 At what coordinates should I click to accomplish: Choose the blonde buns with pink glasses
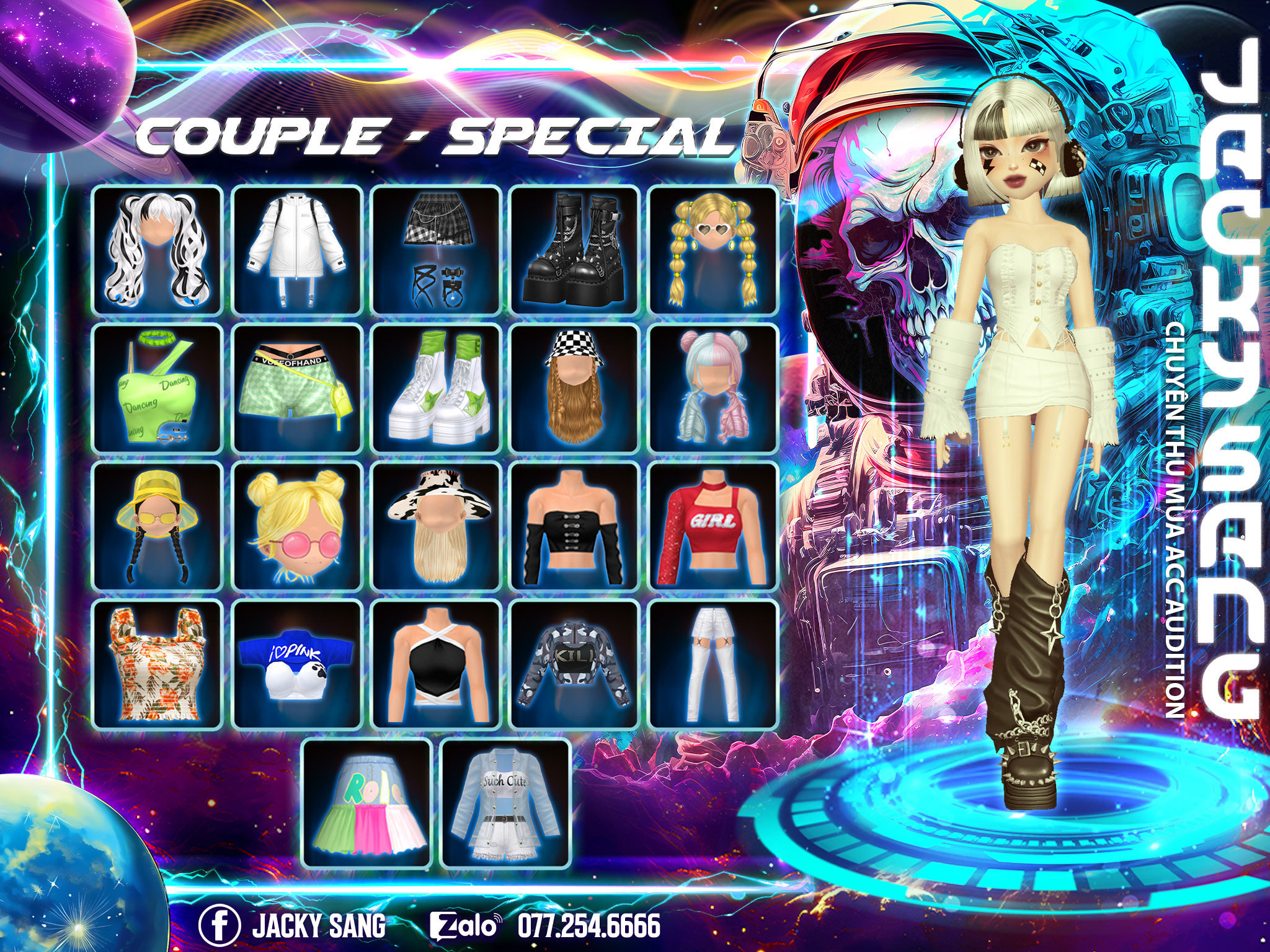pyautogui.click(x=296, y=527)
